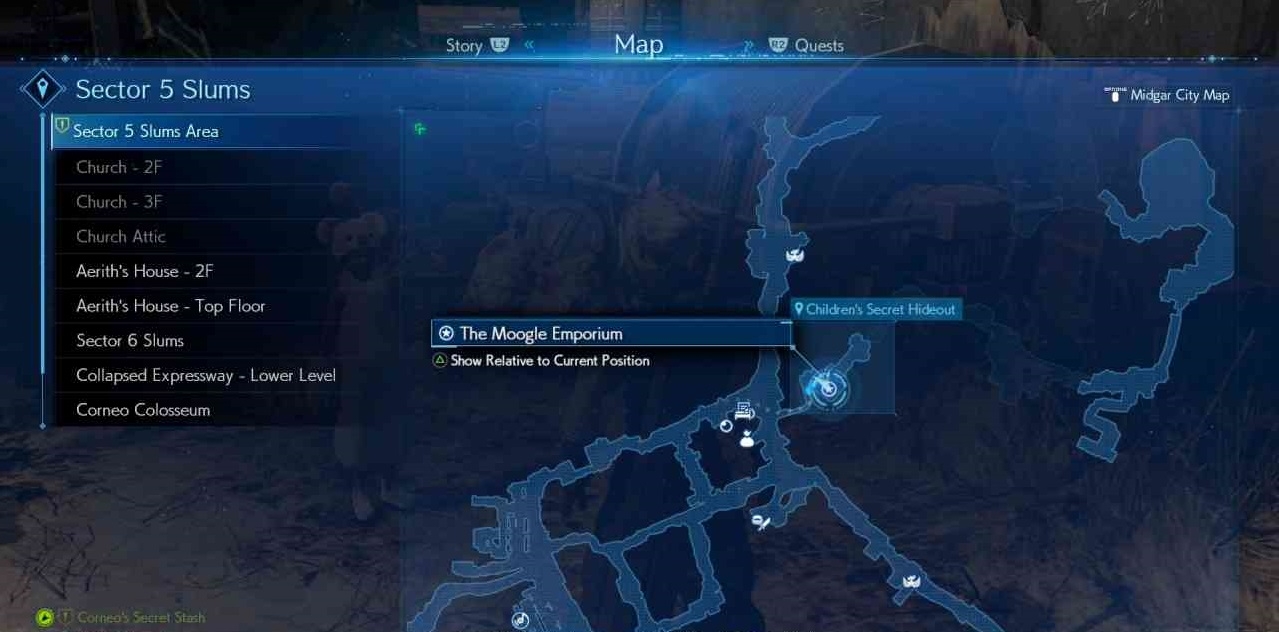Select the music disc map icon
This screenshot has width=1279, height=632.
click(520, 620)
